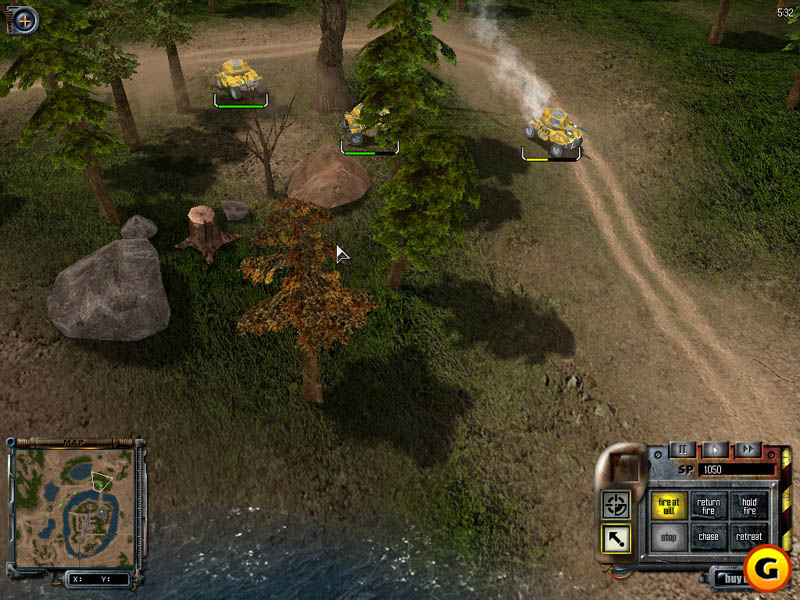The height and width of the screenshot is (600, 800).
Task: Set units to fire at will
Action: tap(668, 506)
